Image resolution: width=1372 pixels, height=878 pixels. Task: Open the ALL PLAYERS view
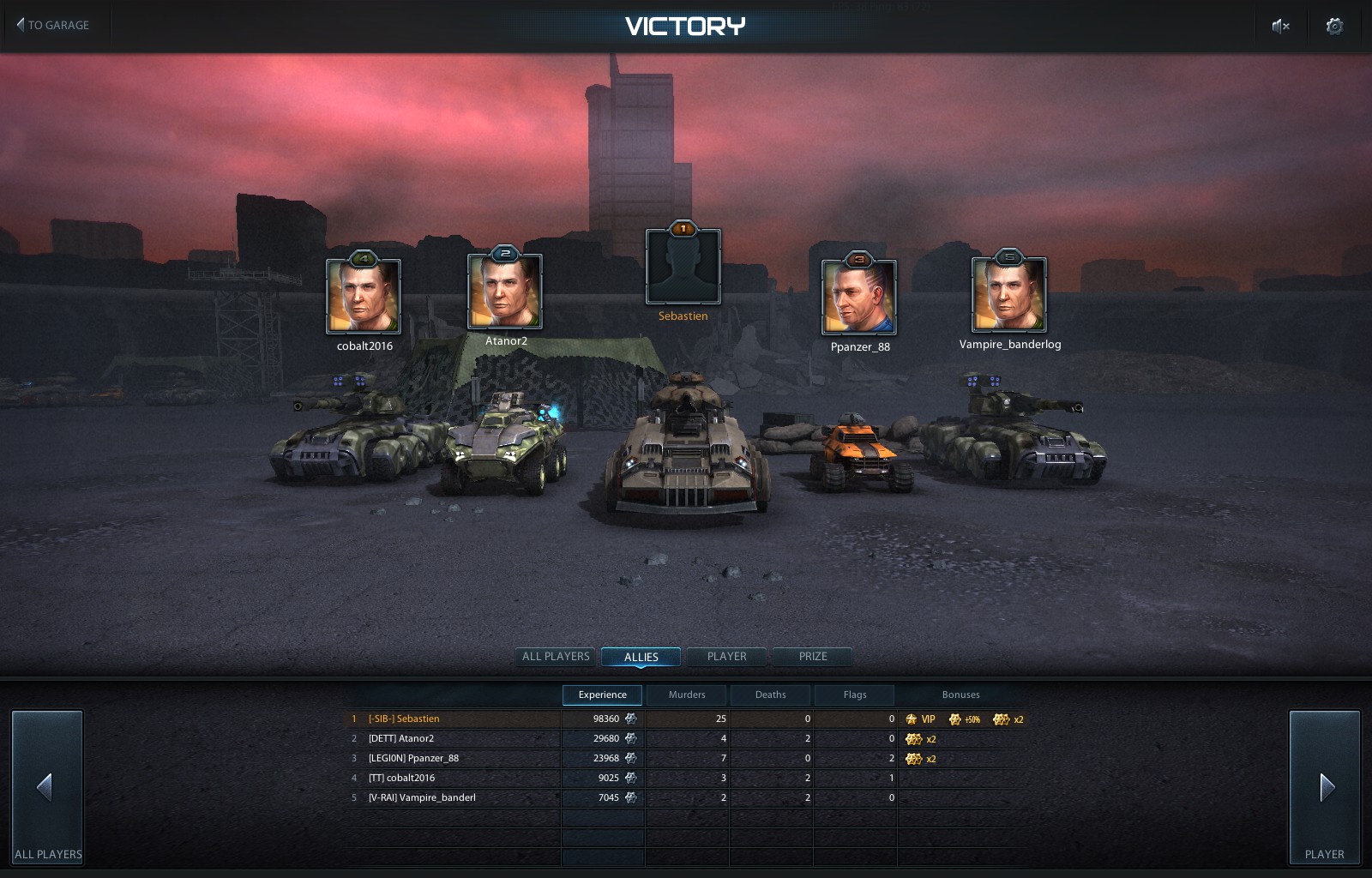pyautogui.click(x=555, y=657)
